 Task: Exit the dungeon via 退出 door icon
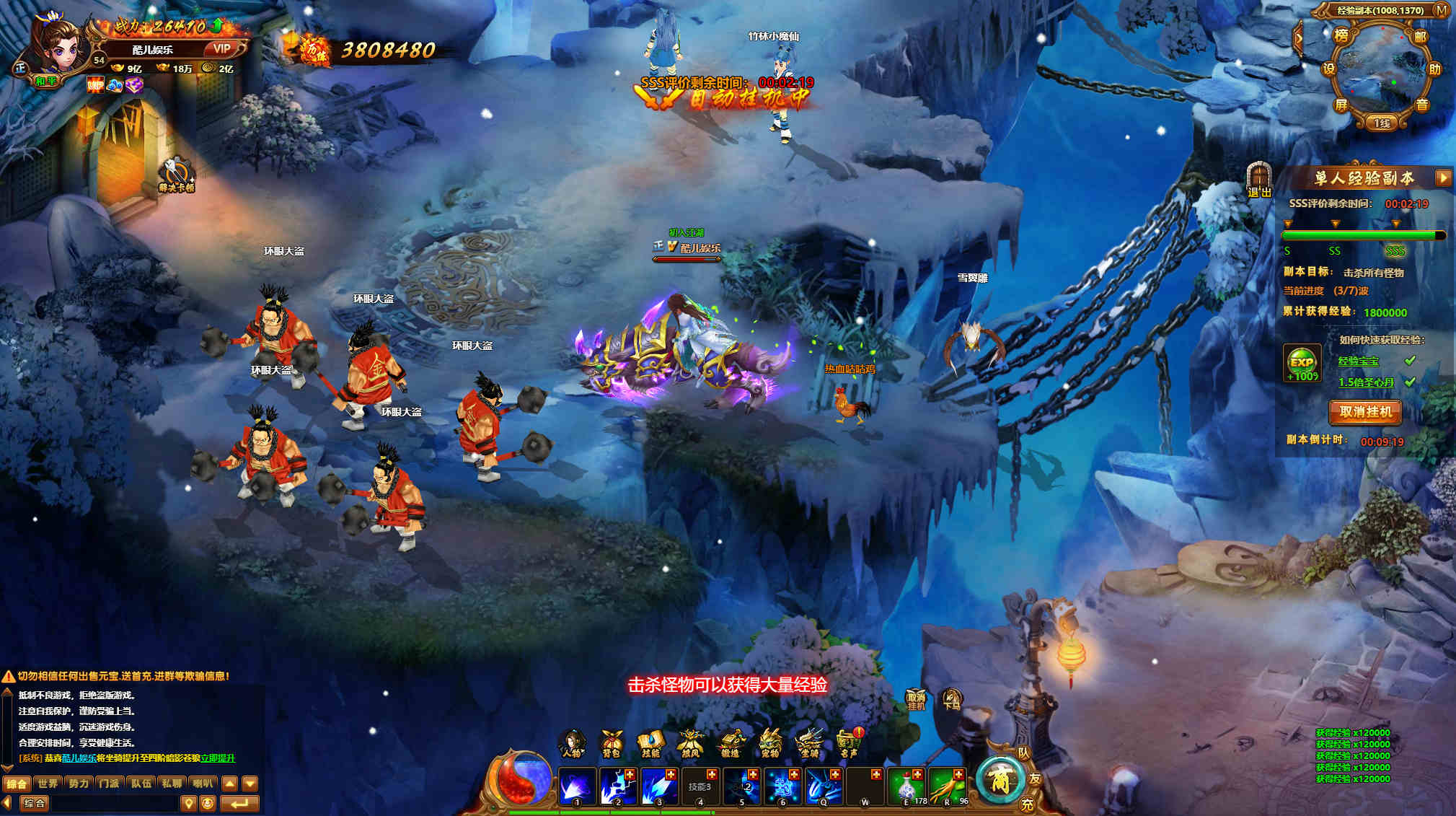coord(1259,179)
